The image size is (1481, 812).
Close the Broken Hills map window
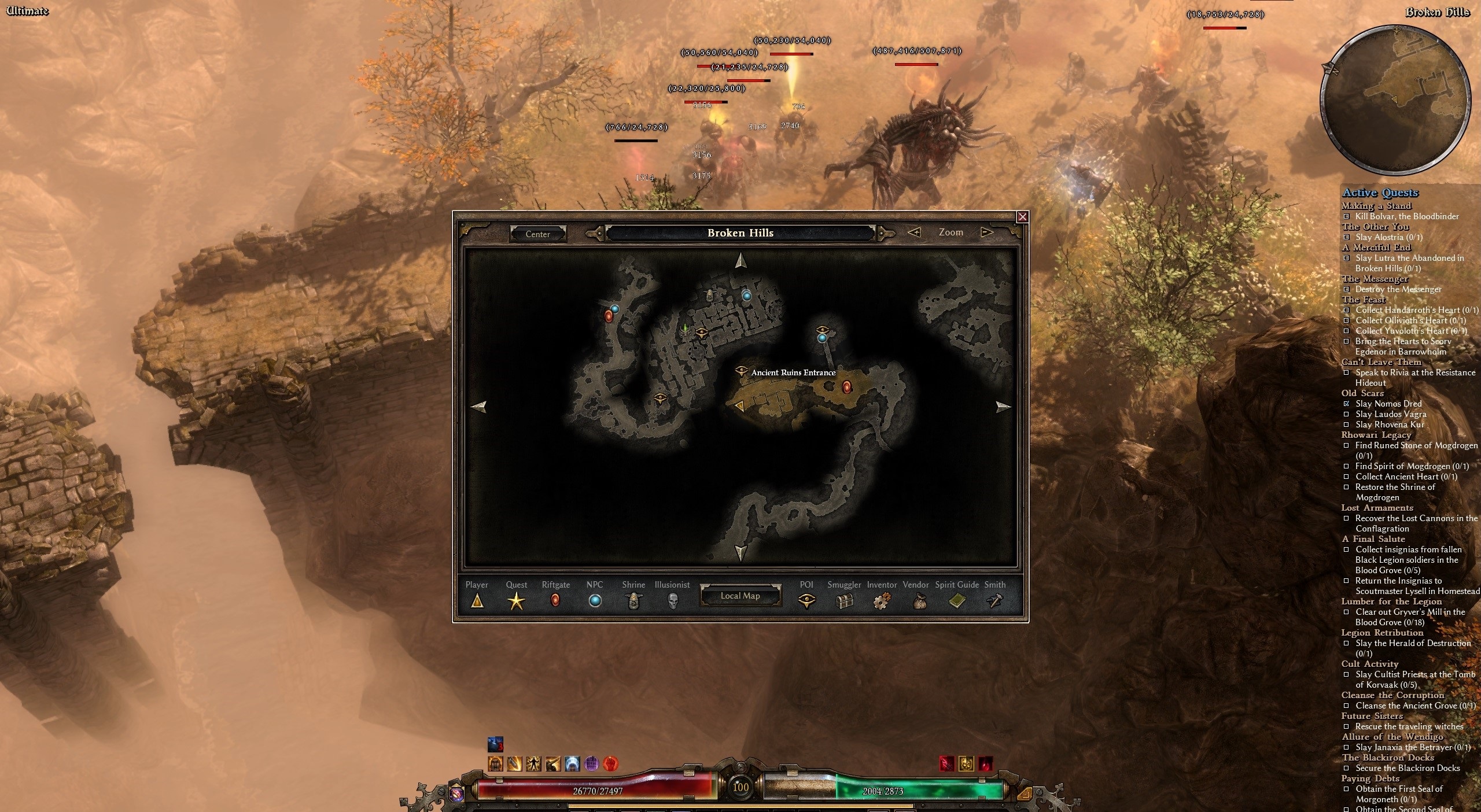pos(1022,217)
